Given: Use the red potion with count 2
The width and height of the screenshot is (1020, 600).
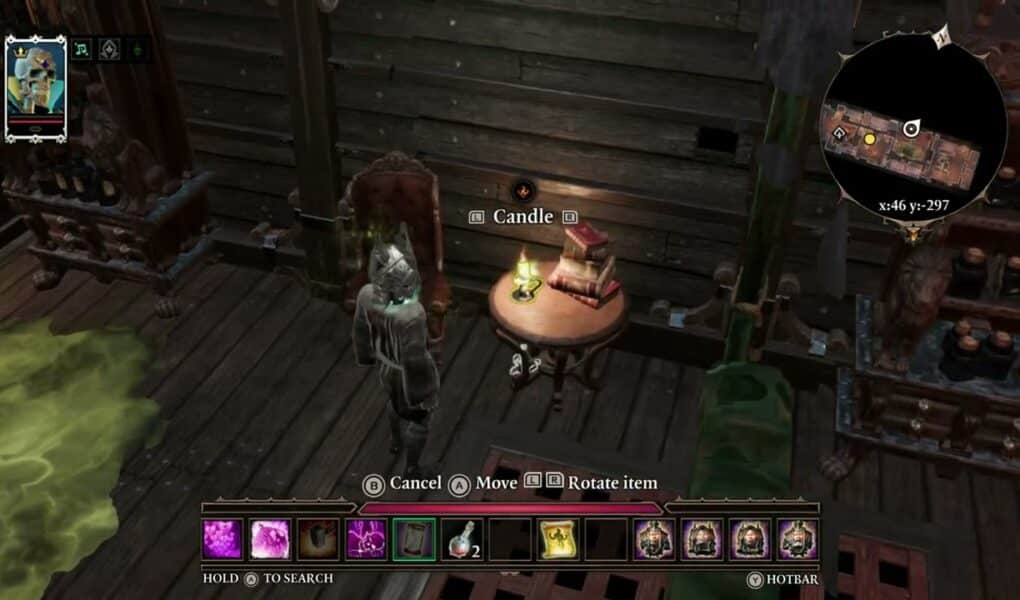Looking at the screenshot, I should pyautogui.click(x=462, y=539).
